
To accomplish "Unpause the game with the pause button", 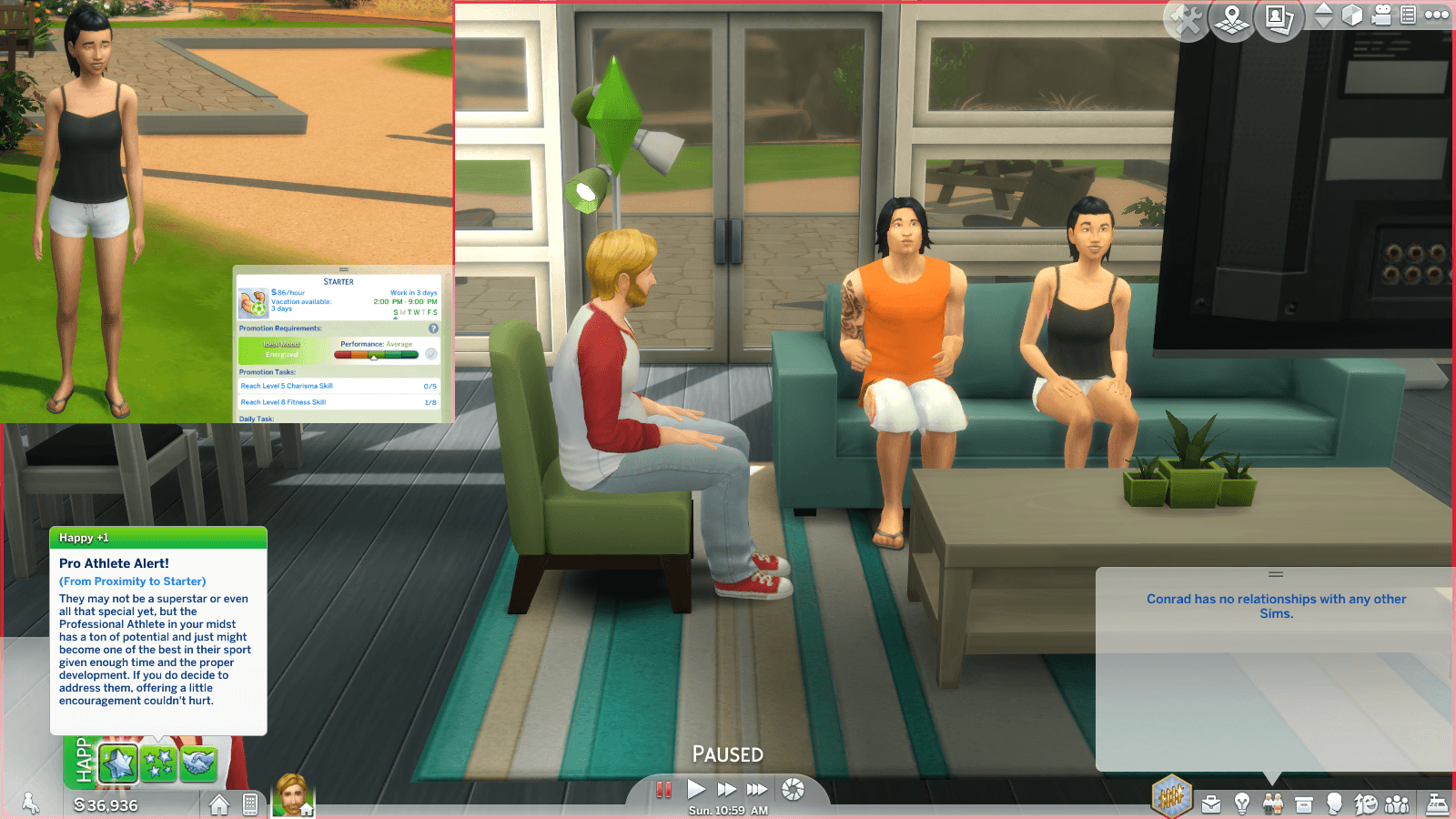I will [663, 789].
